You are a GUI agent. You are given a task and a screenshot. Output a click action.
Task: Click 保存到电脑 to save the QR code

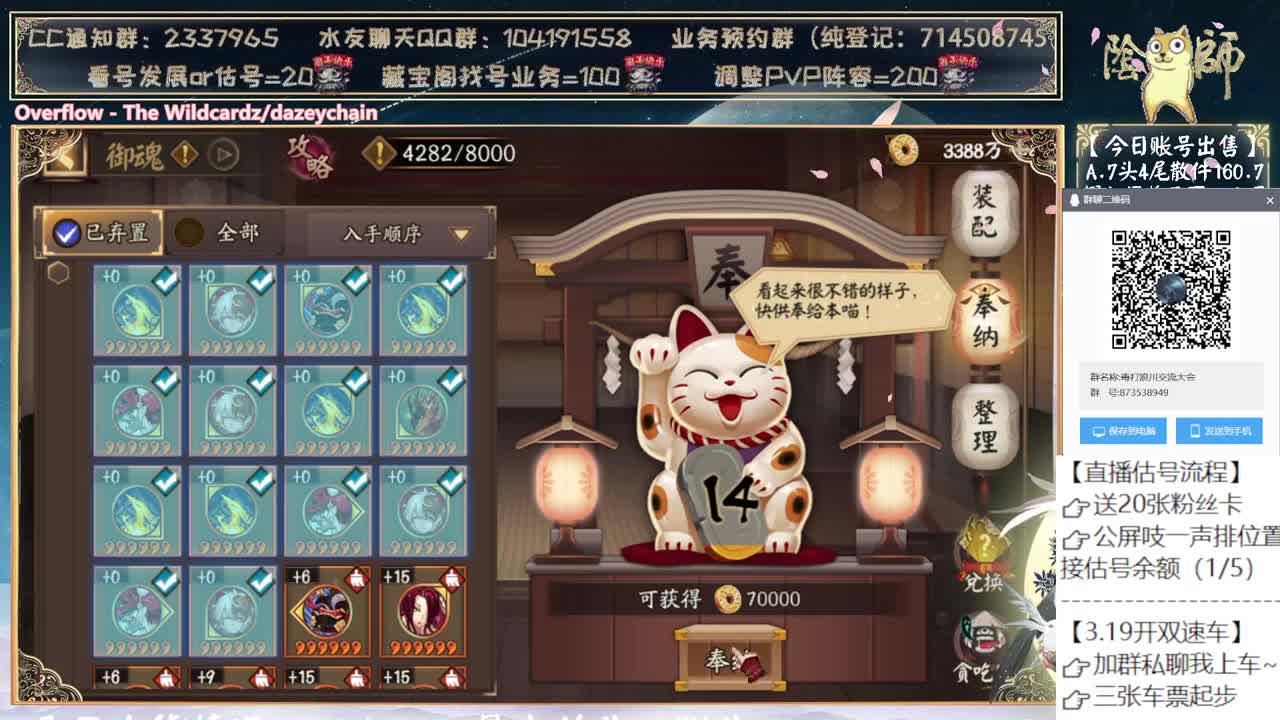(1120, 431)
